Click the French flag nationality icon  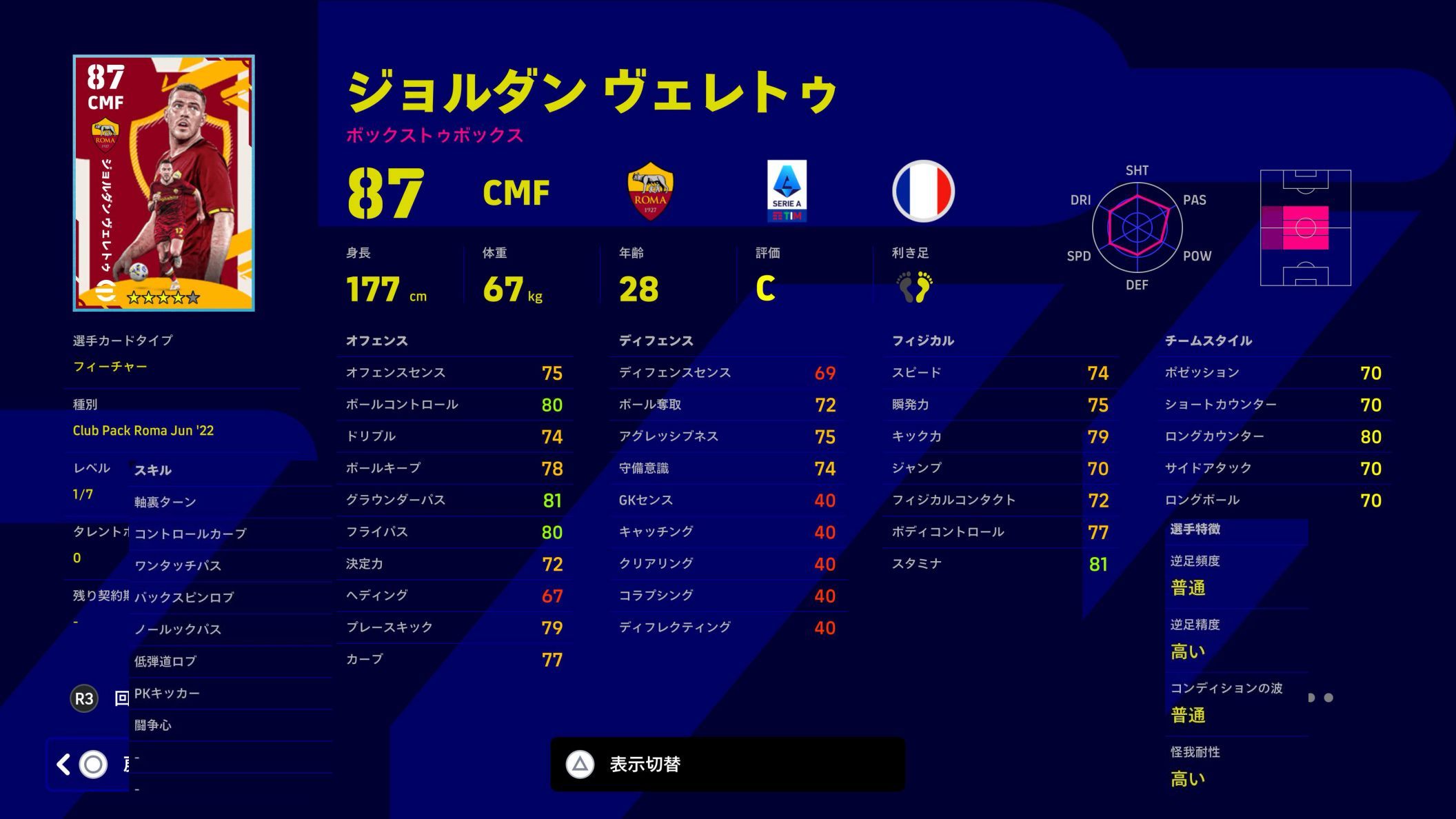(922, 192)
